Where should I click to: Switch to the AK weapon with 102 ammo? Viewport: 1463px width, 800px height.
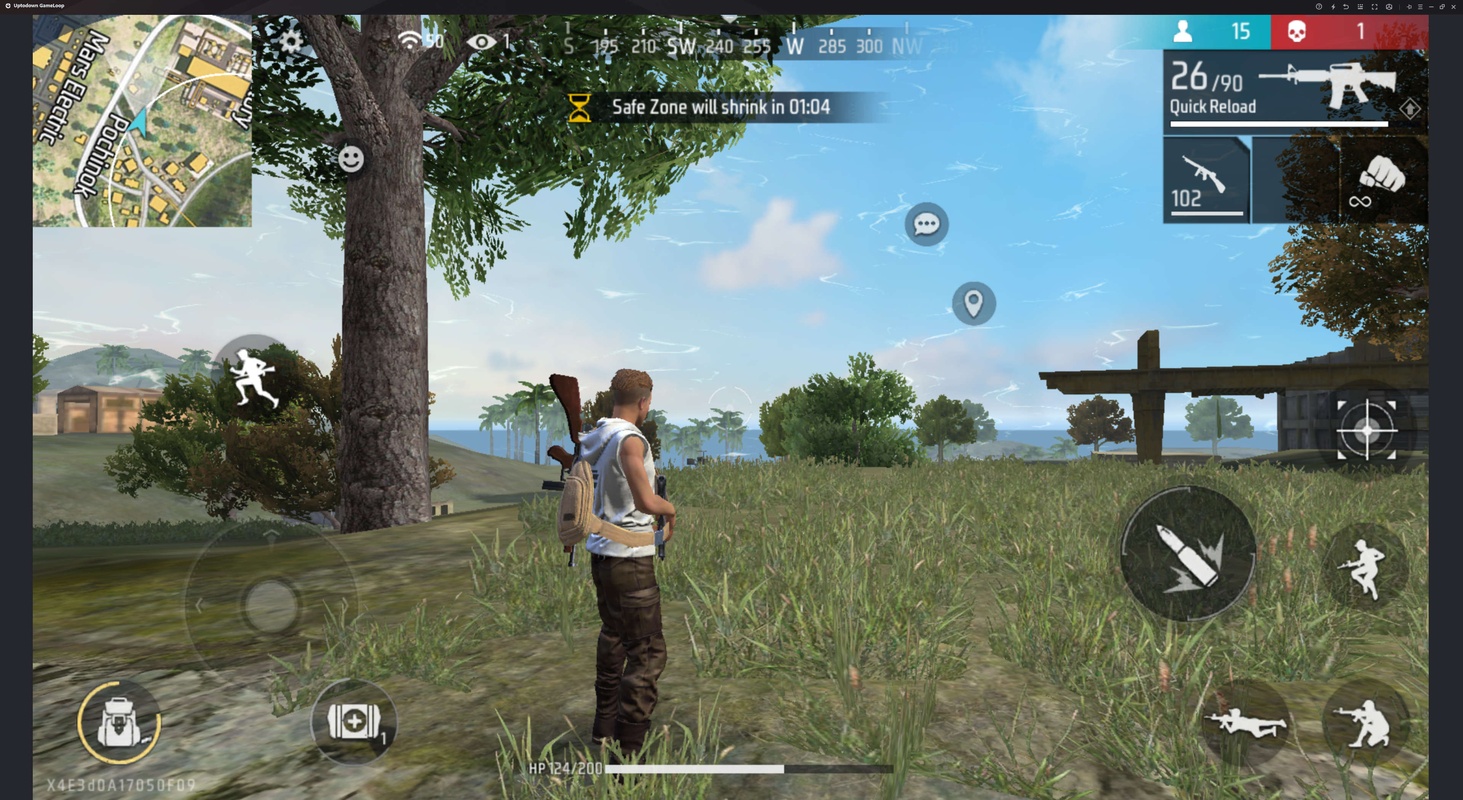(1206, 179)
